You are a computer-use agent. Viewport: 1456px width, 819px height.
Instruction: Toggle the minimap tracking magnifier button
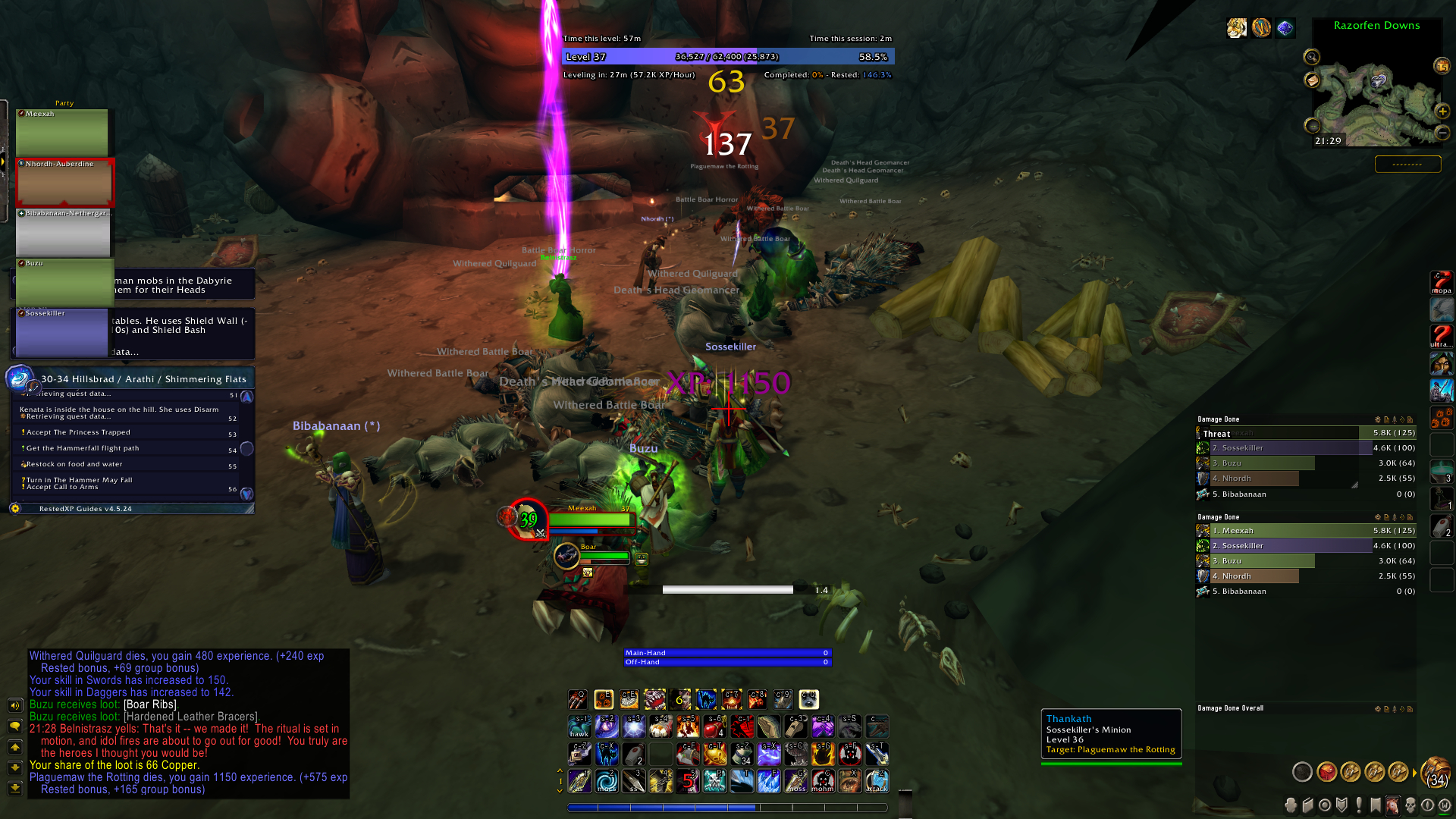(1311, 57)
